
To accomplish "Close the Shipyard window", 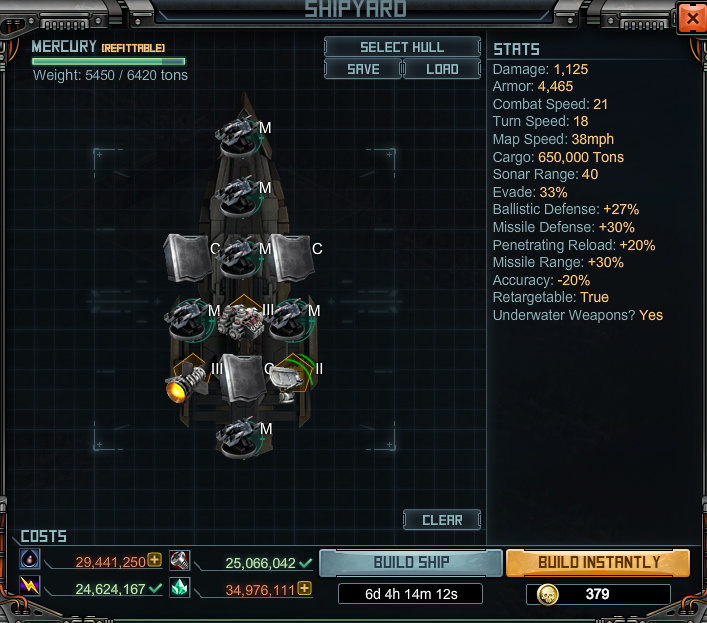I will point(690,19).
